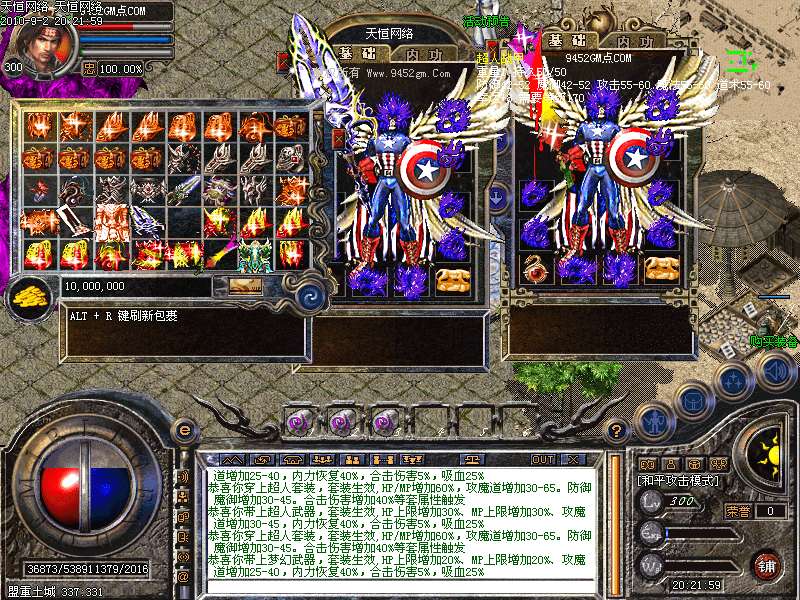Switch to the 内功 tab on right panel
The height and width of the screenshot is (600, 800).
click(635, 41)
